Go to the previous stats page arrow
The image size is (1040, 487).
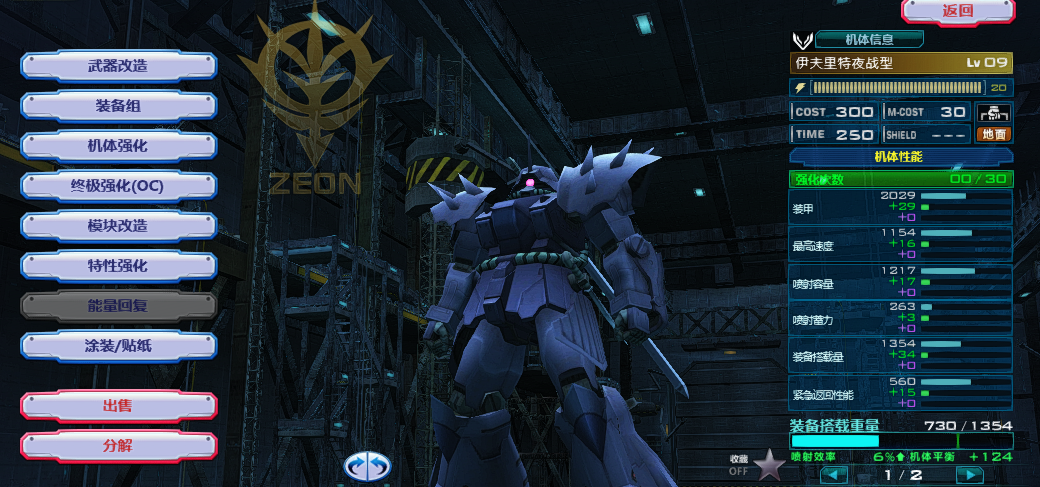834,475
